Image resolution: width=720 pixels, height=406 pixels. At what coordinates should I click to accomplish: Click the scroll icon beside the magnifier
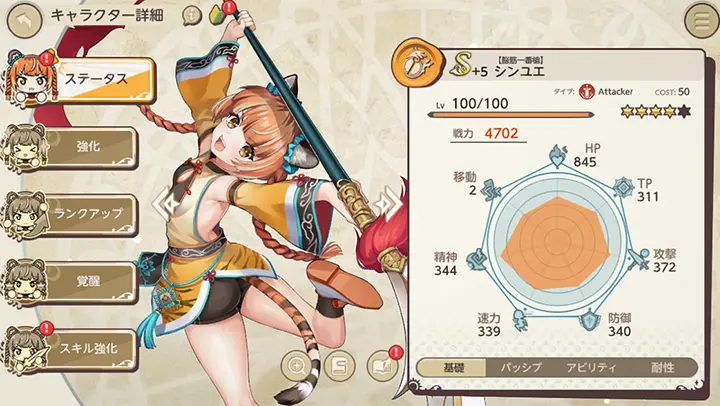338,364
